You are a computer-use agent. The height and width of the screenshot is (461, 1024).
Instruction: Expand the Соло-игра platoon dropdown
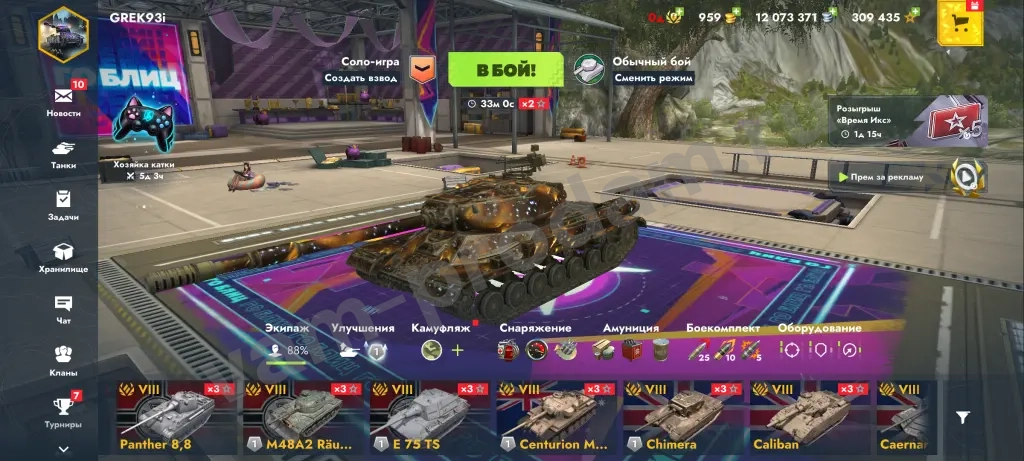tap(424, 68)
